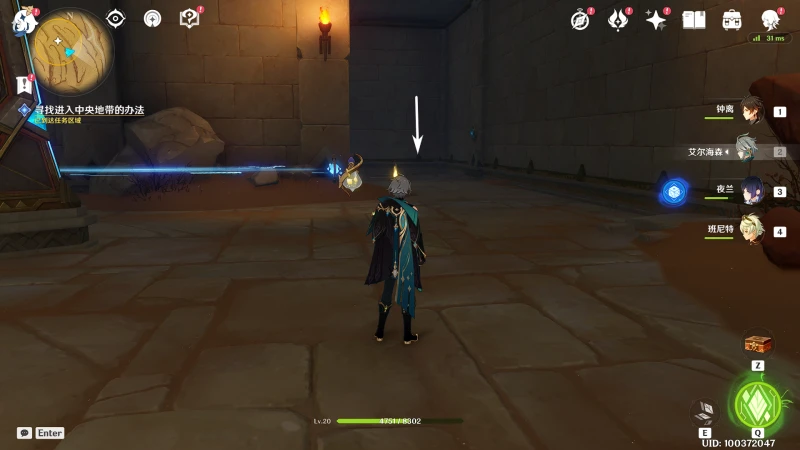This screenshot has height=450, width=800.
Task: Activate the eye-shaped elemental sight icon
Action: [116, 18]
